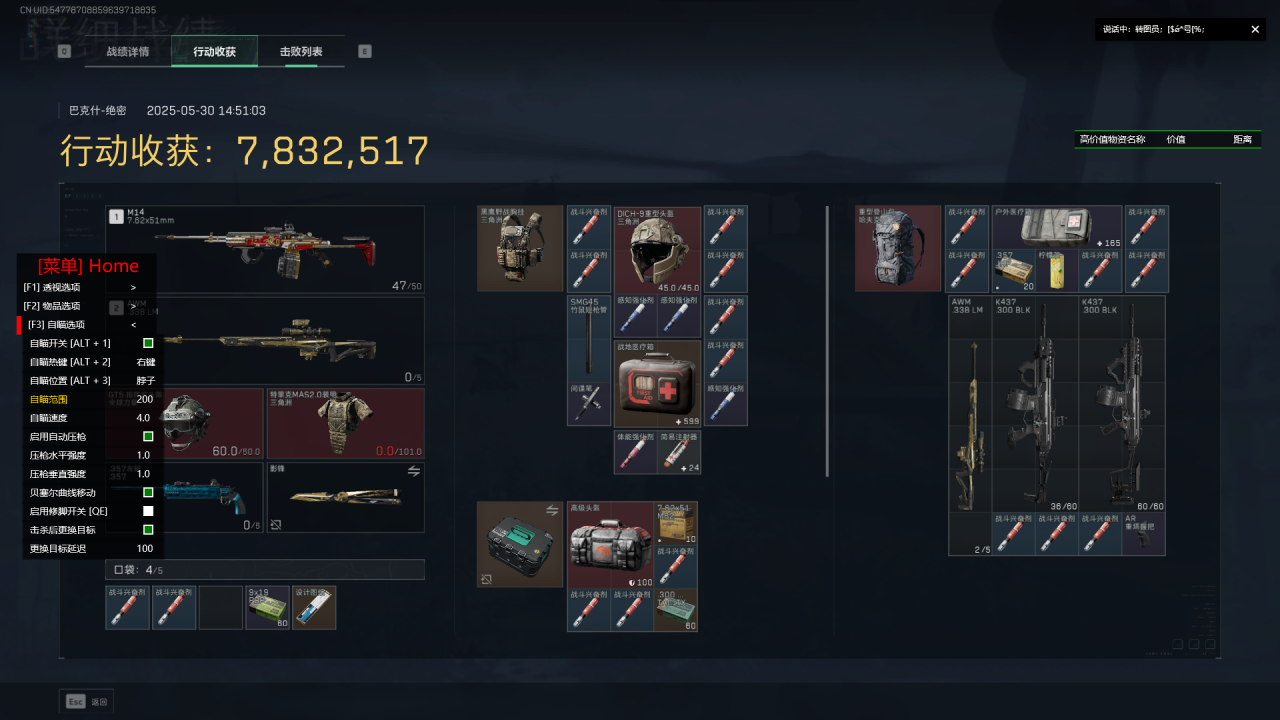This screenshot has width=1280, height=720.
Task: Select the yellow 柠檬 drink can item
Action: [x=1058, y=271]
